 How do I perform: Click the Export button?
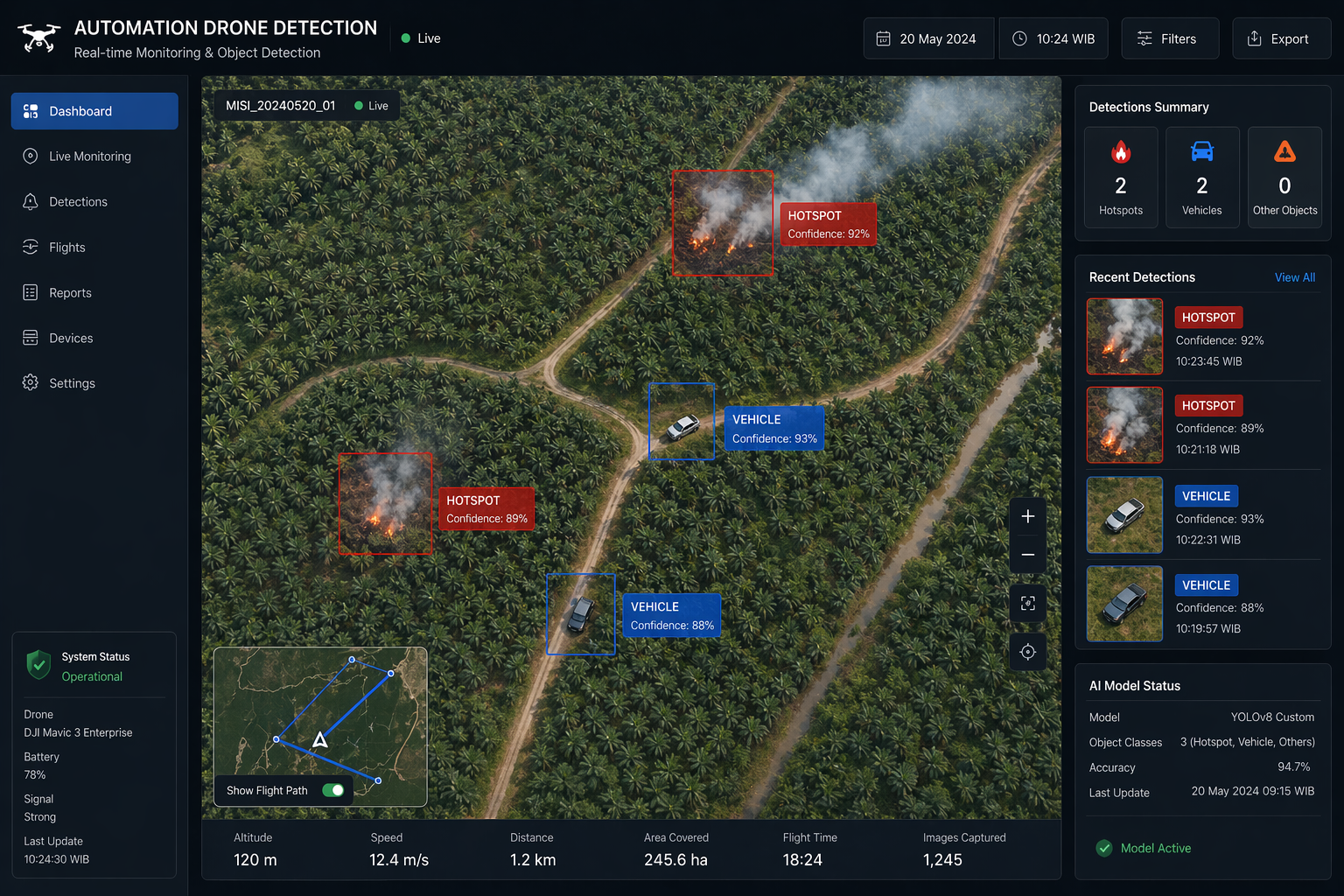pyautogui.click(x=1281, y=38)
